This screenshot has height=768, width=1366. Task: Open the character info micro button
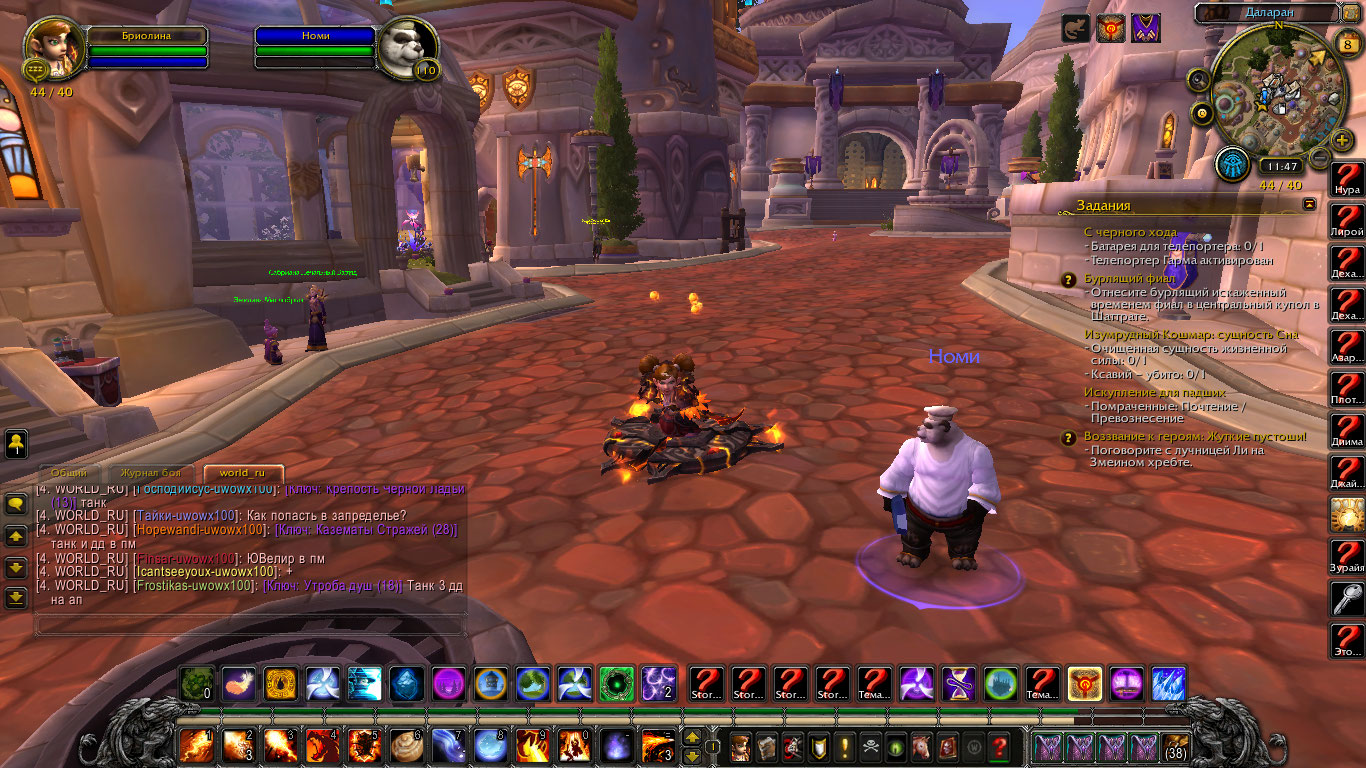point(740,746)
